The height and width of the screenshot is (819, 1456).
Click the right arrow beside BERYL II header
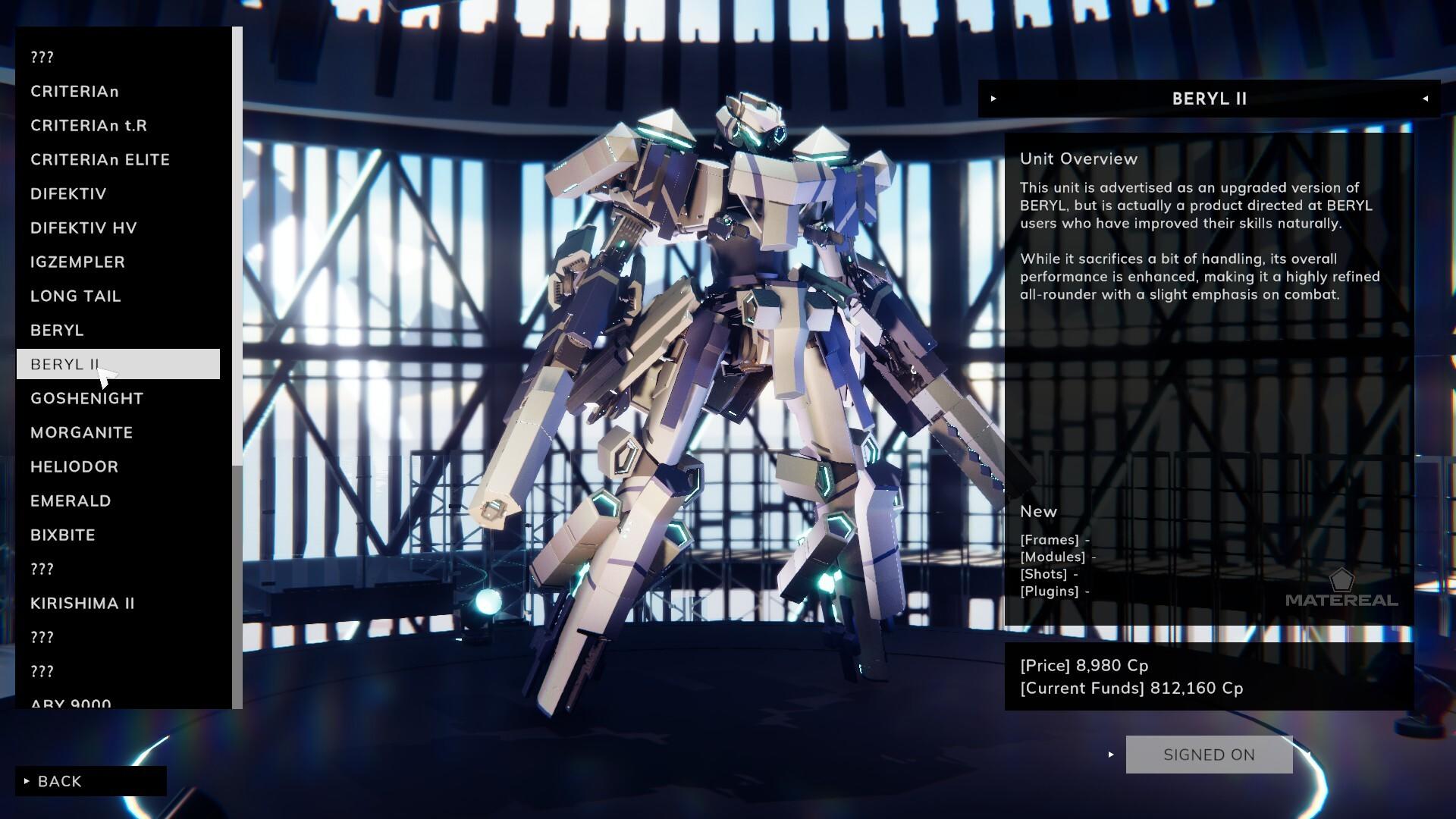[x=993, y=99]
